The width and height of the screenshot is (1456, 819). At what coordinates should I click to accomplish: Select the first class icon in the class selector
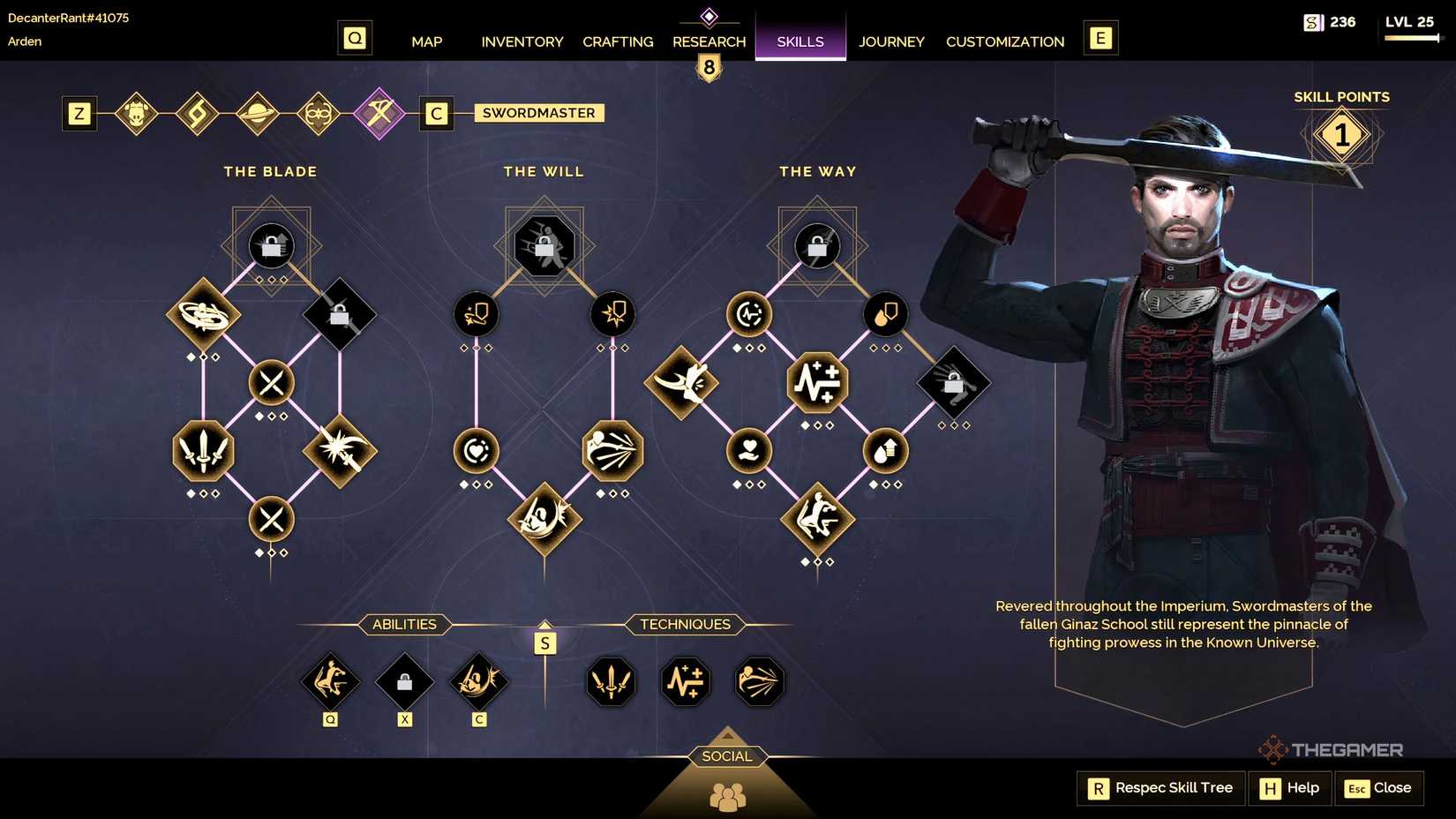(138, 113)
